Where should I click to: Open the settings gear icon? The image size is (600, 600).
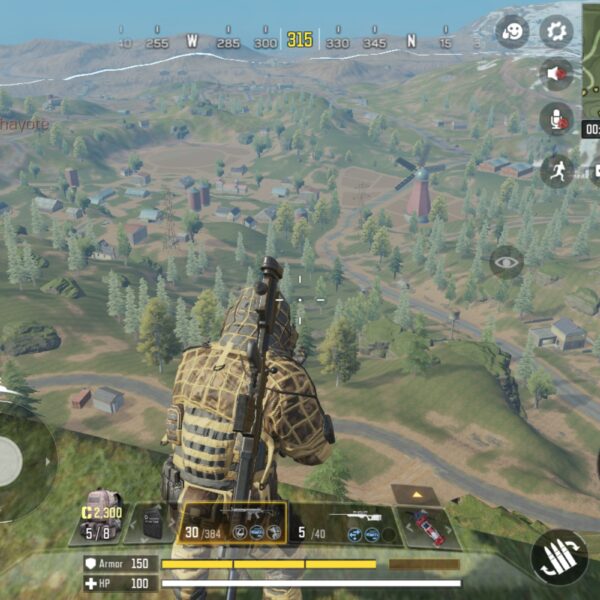(x=556, y=30)
